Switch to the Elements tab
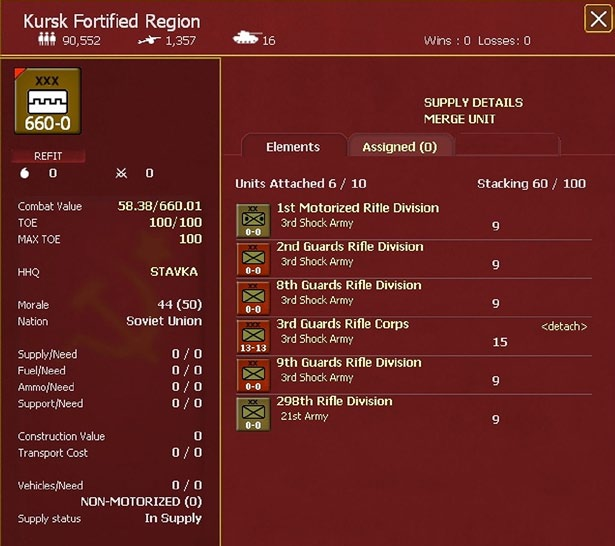The width and height of the screenshot is (615, 546). coord(293,147)
